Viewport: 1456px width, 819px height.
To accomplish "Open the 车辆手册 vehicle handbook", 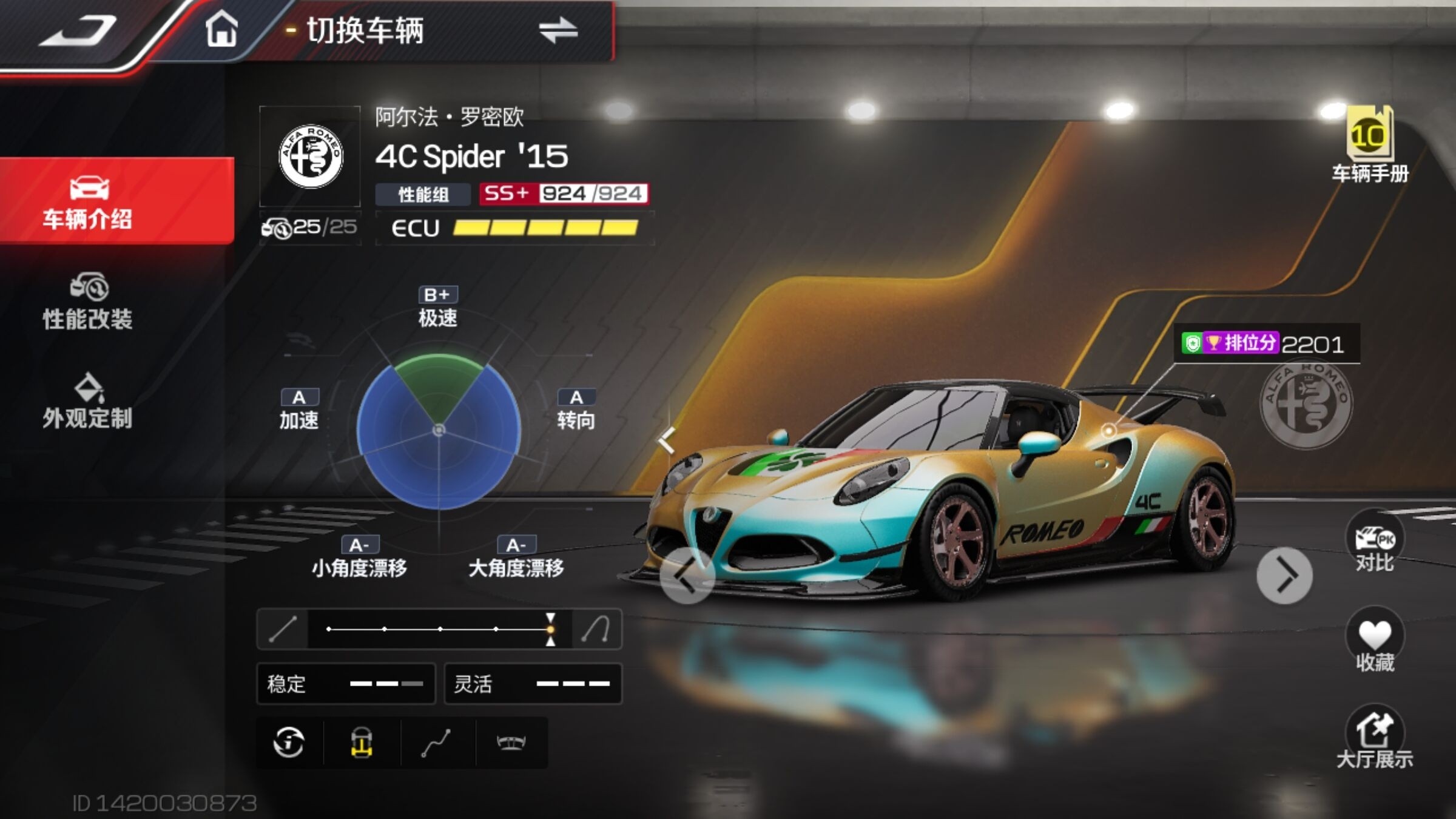I will pos(1370,146).
